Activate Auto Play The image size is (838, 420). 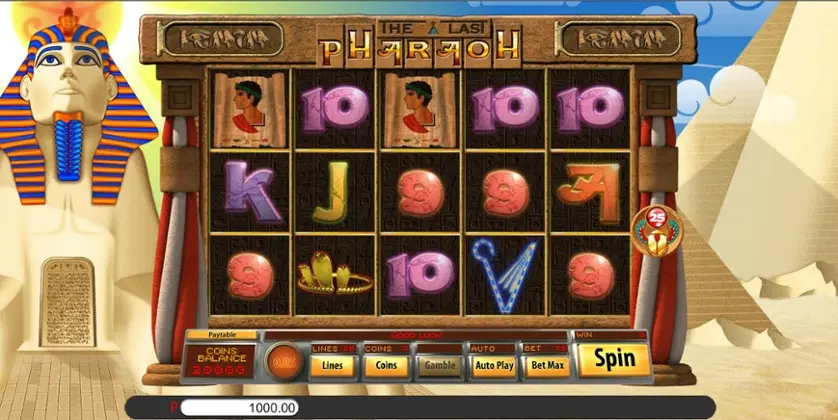pyautogui.click(x=492, y=365)
